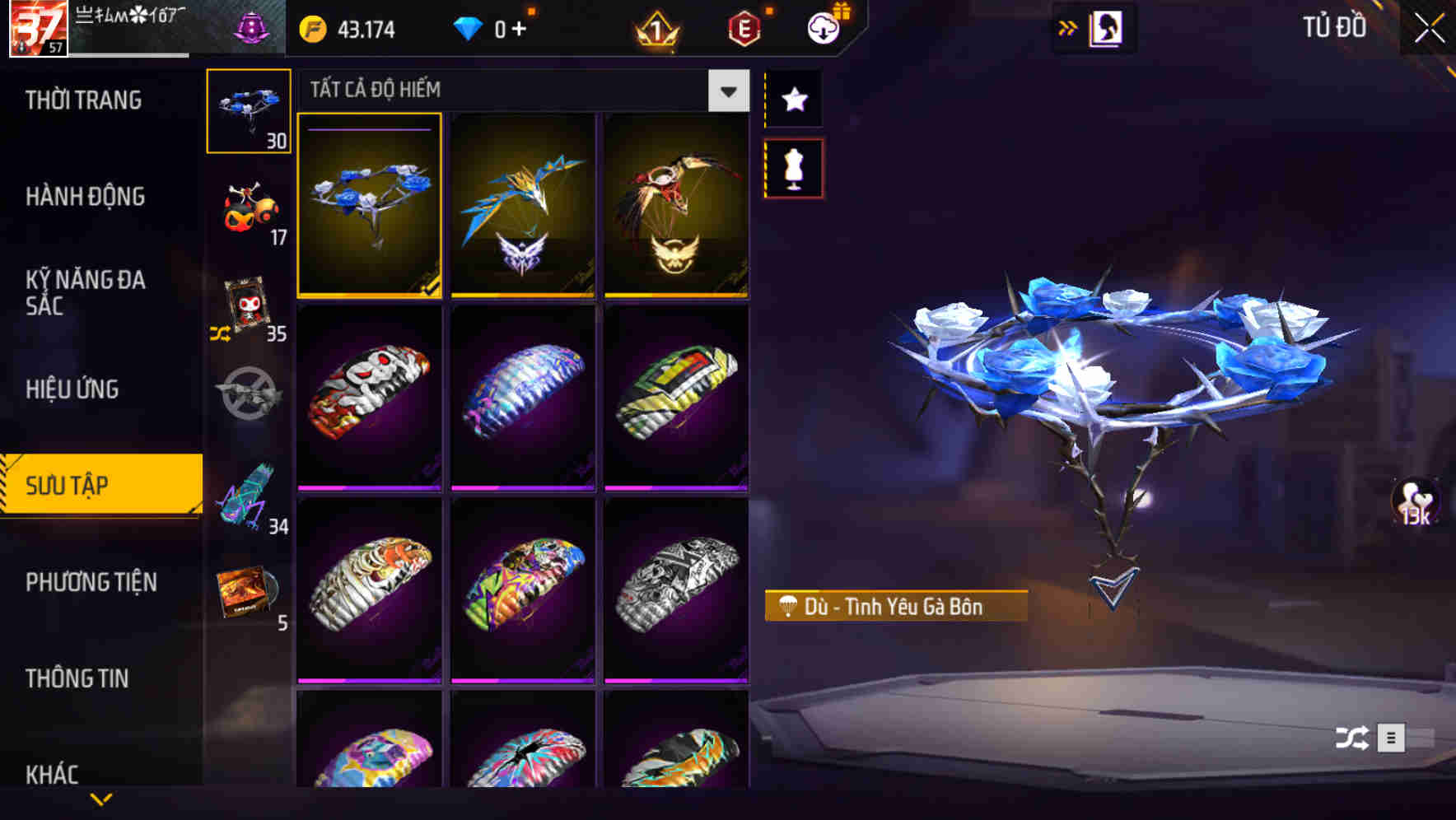Image resolution: width=1456 pixels, height=820 pixels.
Task: Toggle the star favorites filter
Action: pos(793,100)
